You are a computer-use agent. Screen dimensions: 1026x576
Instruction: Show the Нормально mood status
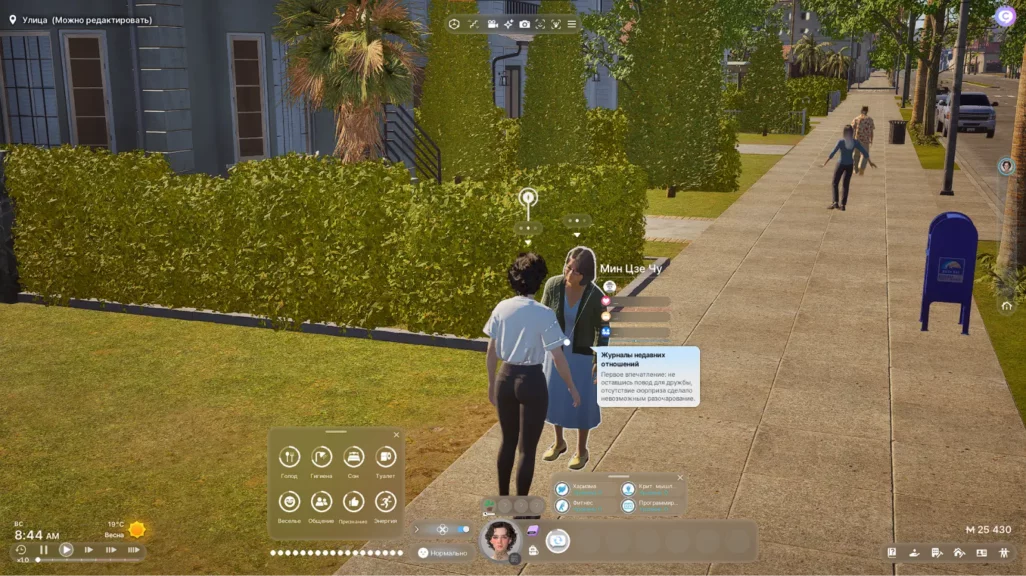coord(442,553)
